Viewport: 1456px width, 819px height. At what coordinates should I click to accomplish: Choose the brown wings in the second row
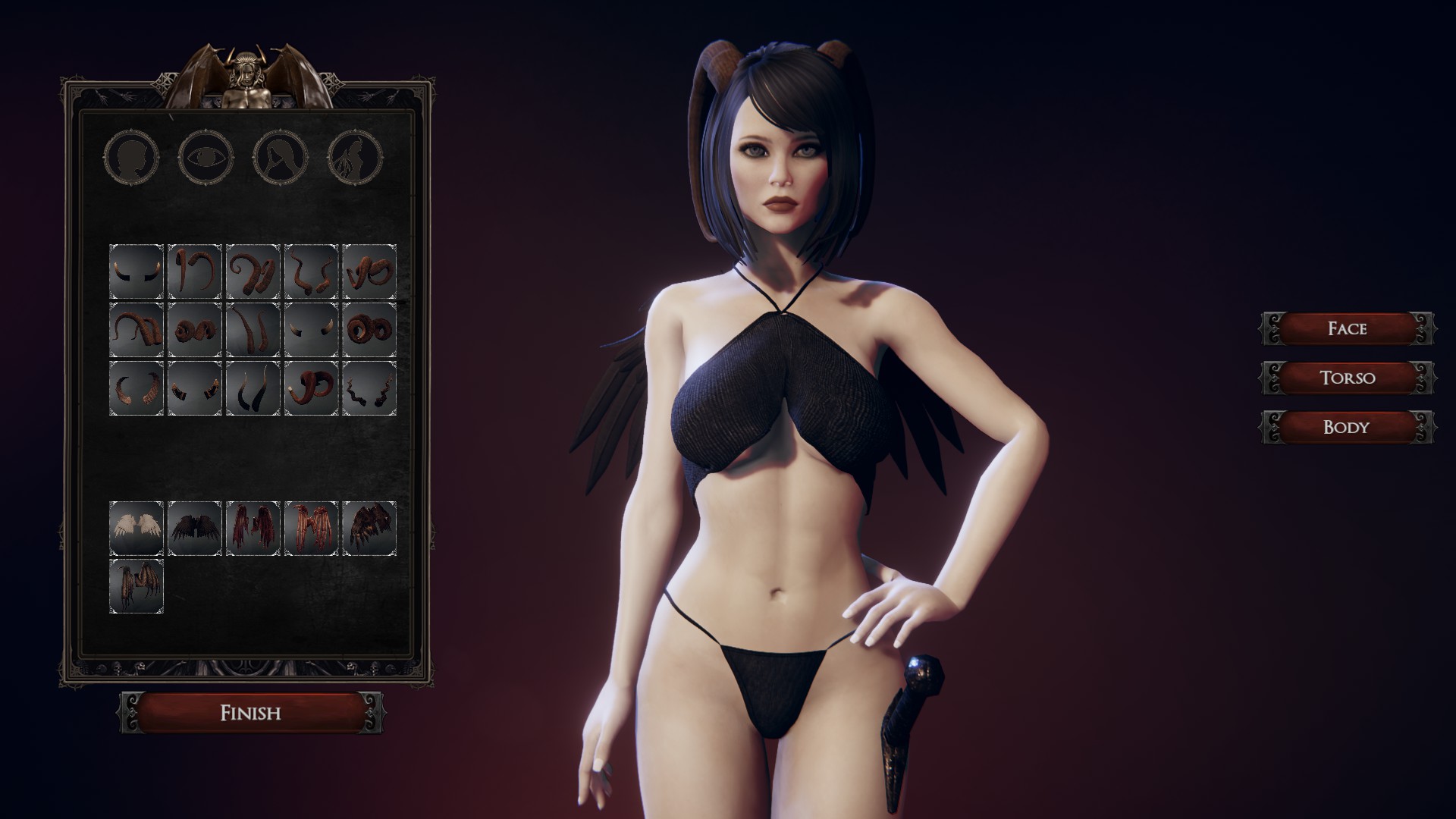pos(136,586)
